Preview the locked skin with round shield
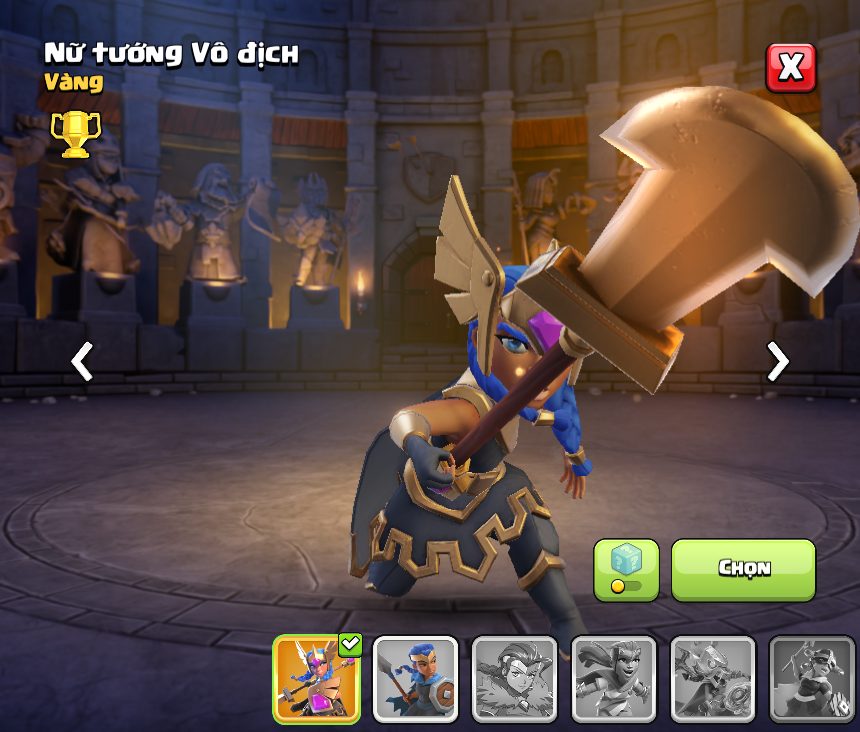The width and height of the screenshot is (860, 732). pos(712,679)
